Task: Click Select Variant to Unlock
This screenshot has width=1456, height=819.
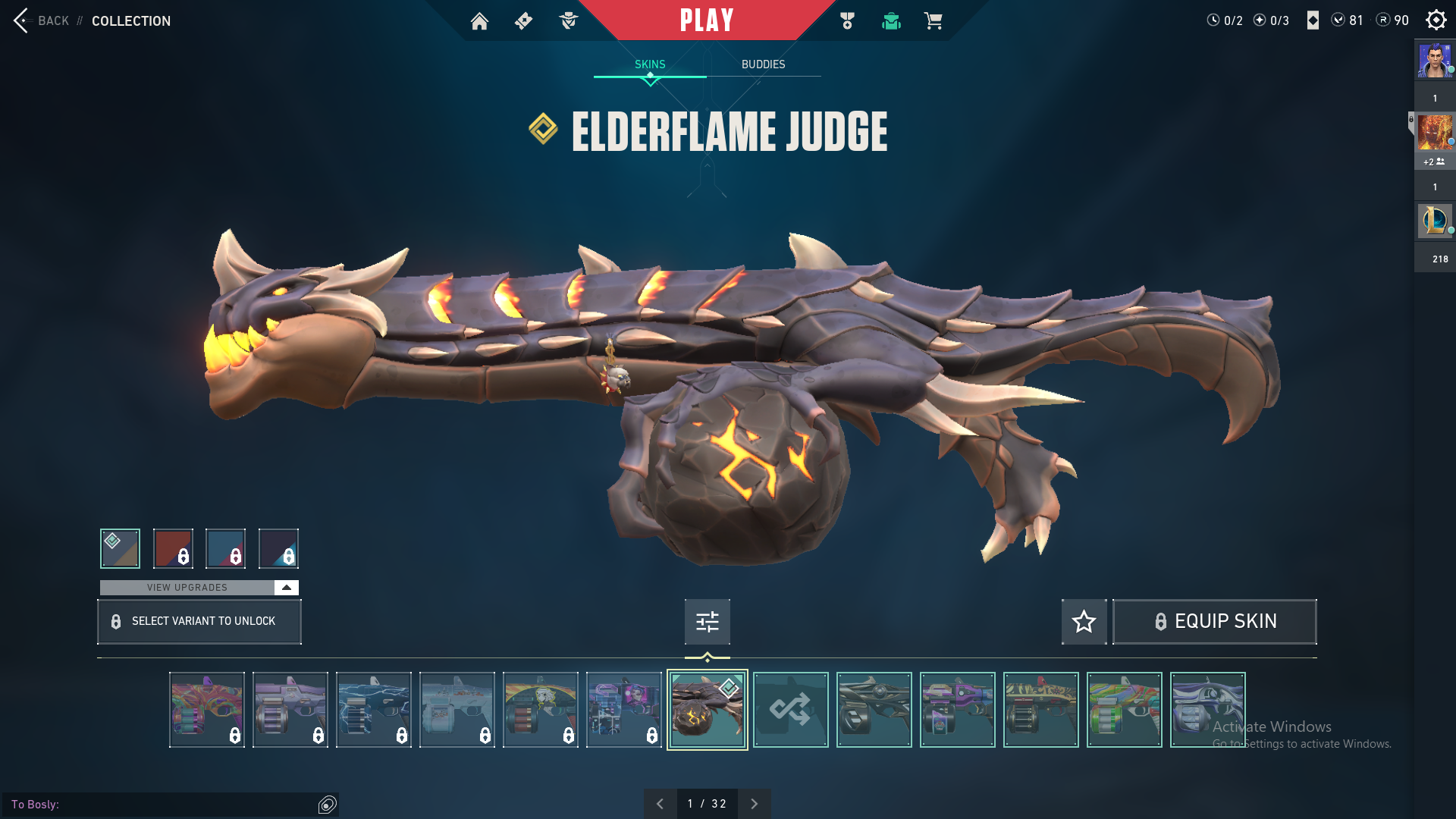Action: point(199,622)
